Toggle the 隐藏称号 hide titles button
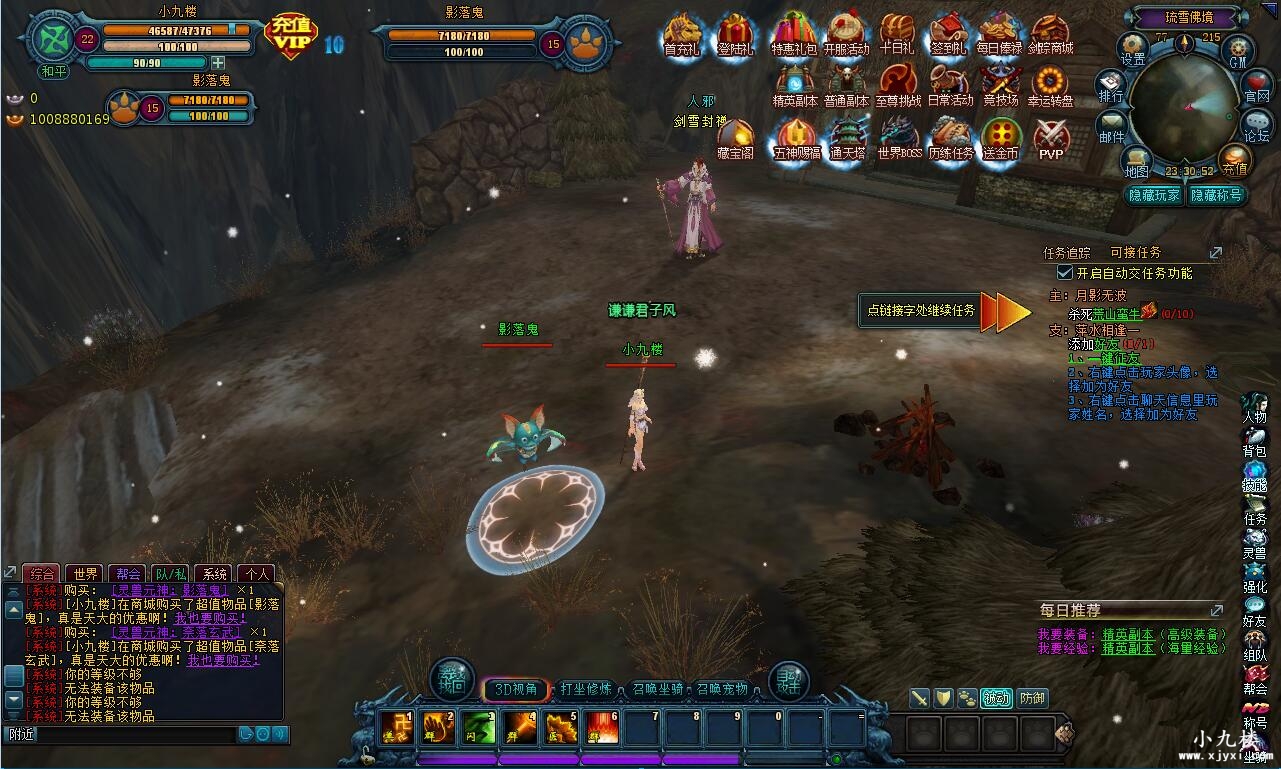Viewport: 1281px width, 769px height. (x=1215, y=195)
